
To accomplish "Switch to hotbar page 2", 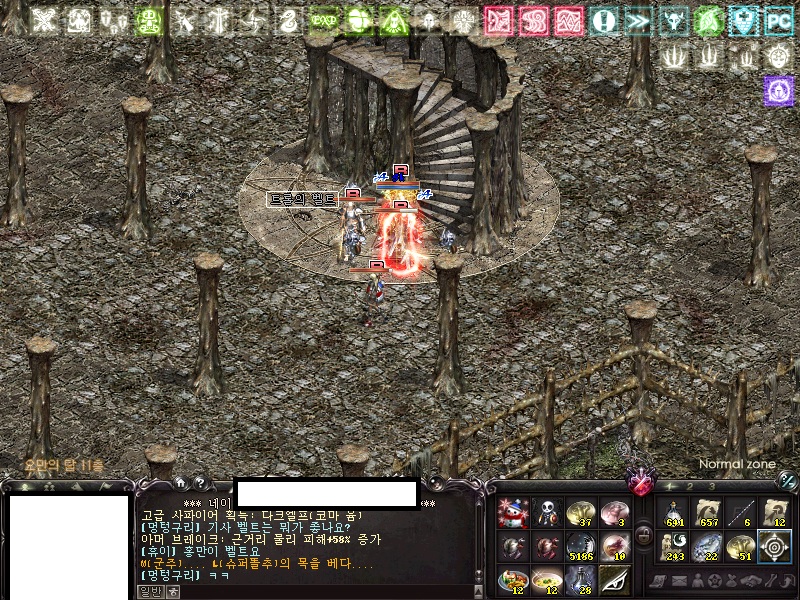I will click(x=689, y=486).
